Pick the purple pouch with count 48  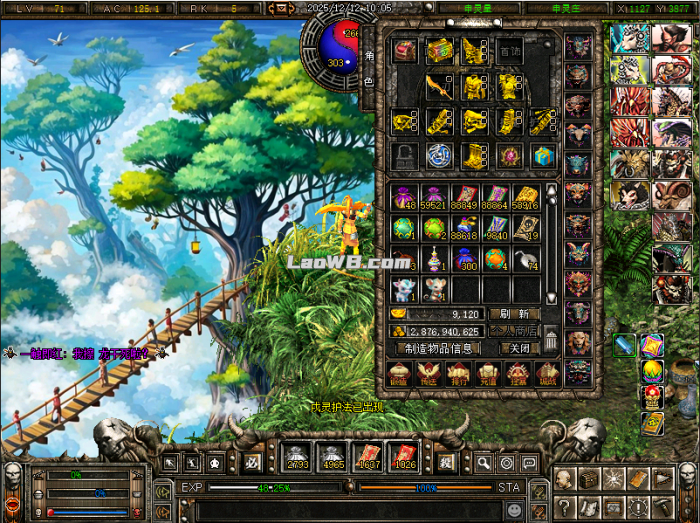click(404, 197)
